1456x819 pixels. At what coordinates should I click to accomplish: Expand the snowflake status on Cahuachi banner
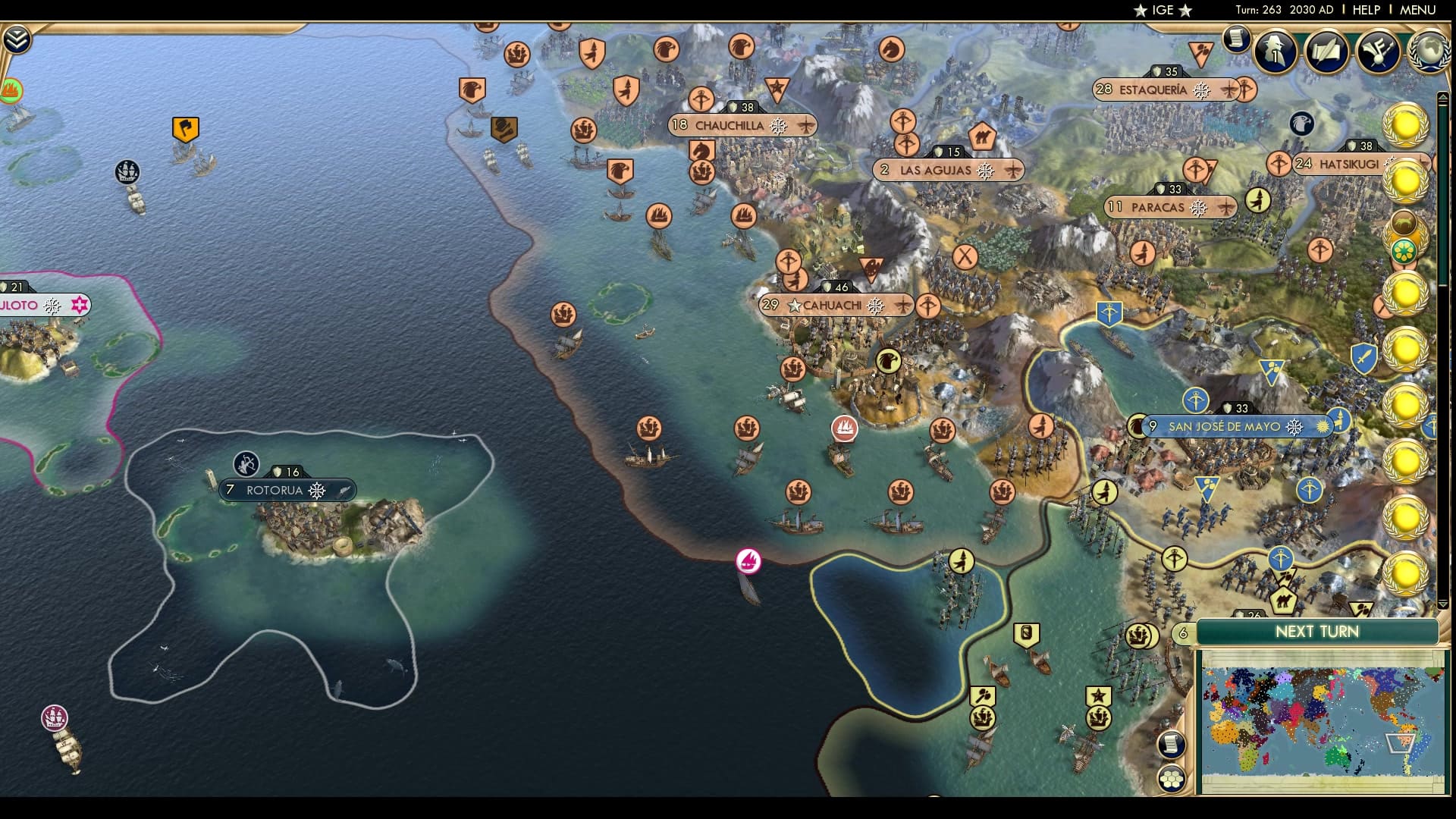[876, 306]
